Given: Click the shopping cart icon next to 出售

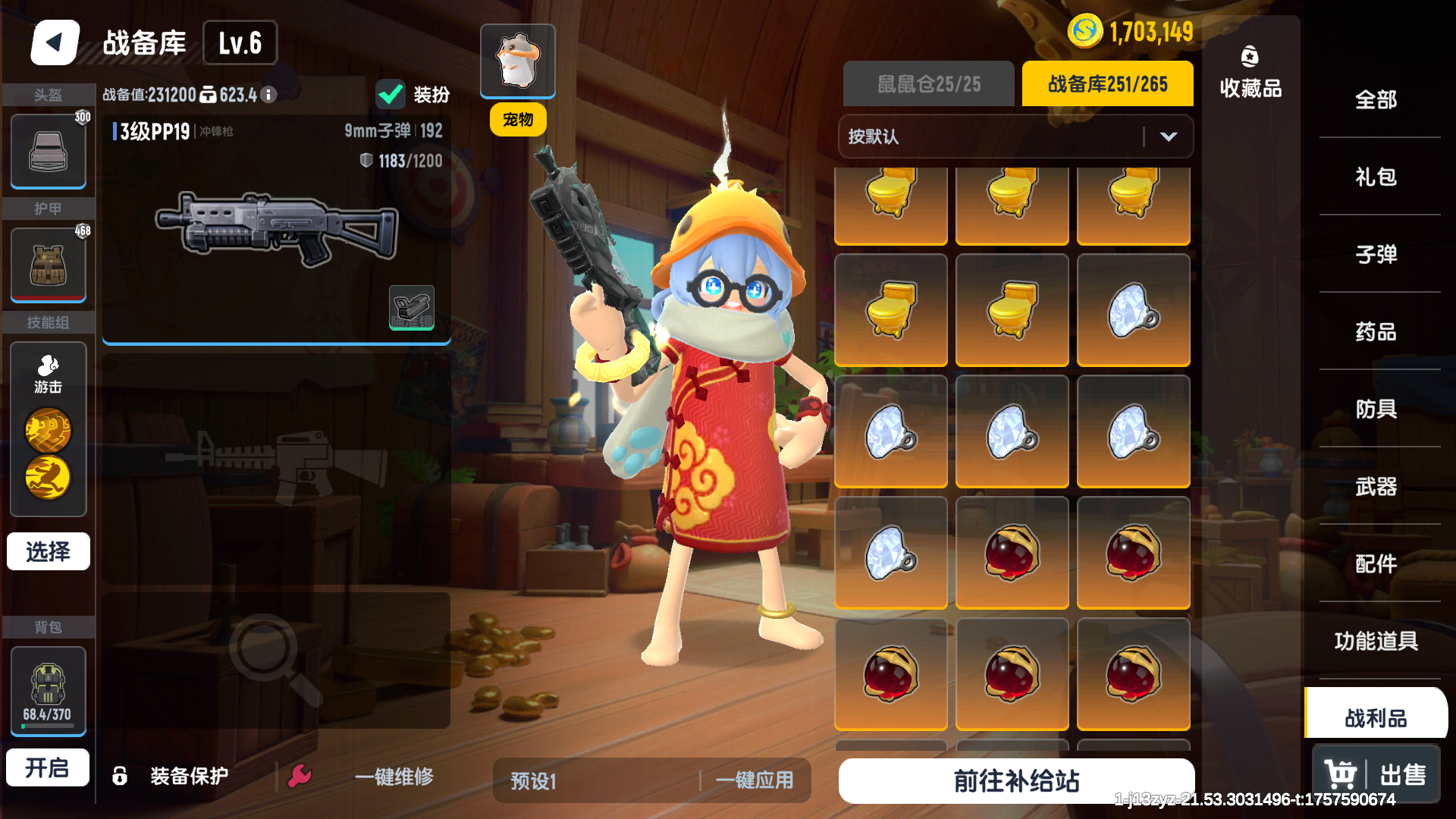Looking at the screenshot, I should 1341,773.
